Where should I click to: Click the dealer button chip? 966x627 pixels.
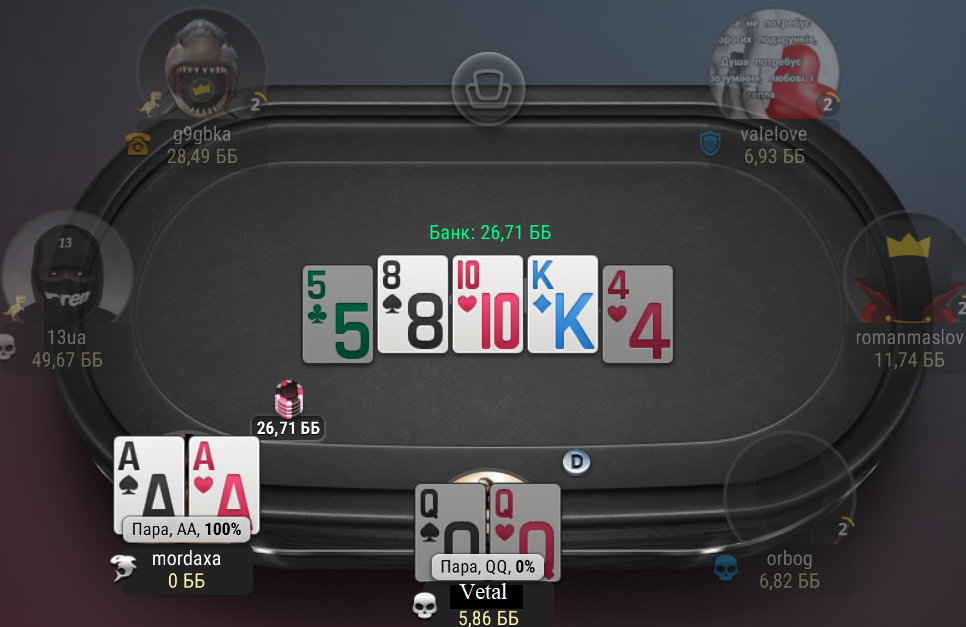[576, 461]
